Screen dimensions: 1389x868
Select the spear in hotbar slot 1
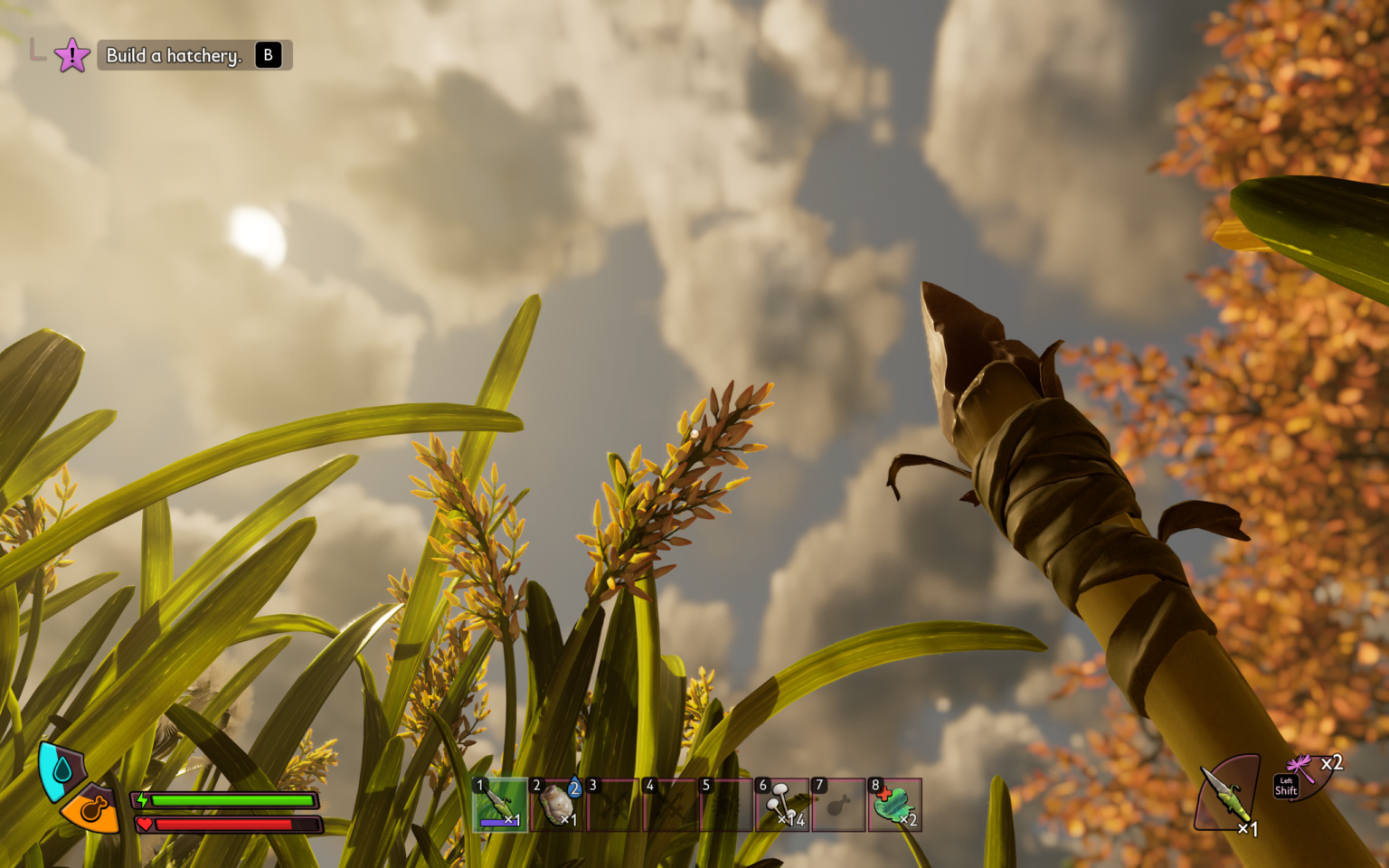click(498, 803)
